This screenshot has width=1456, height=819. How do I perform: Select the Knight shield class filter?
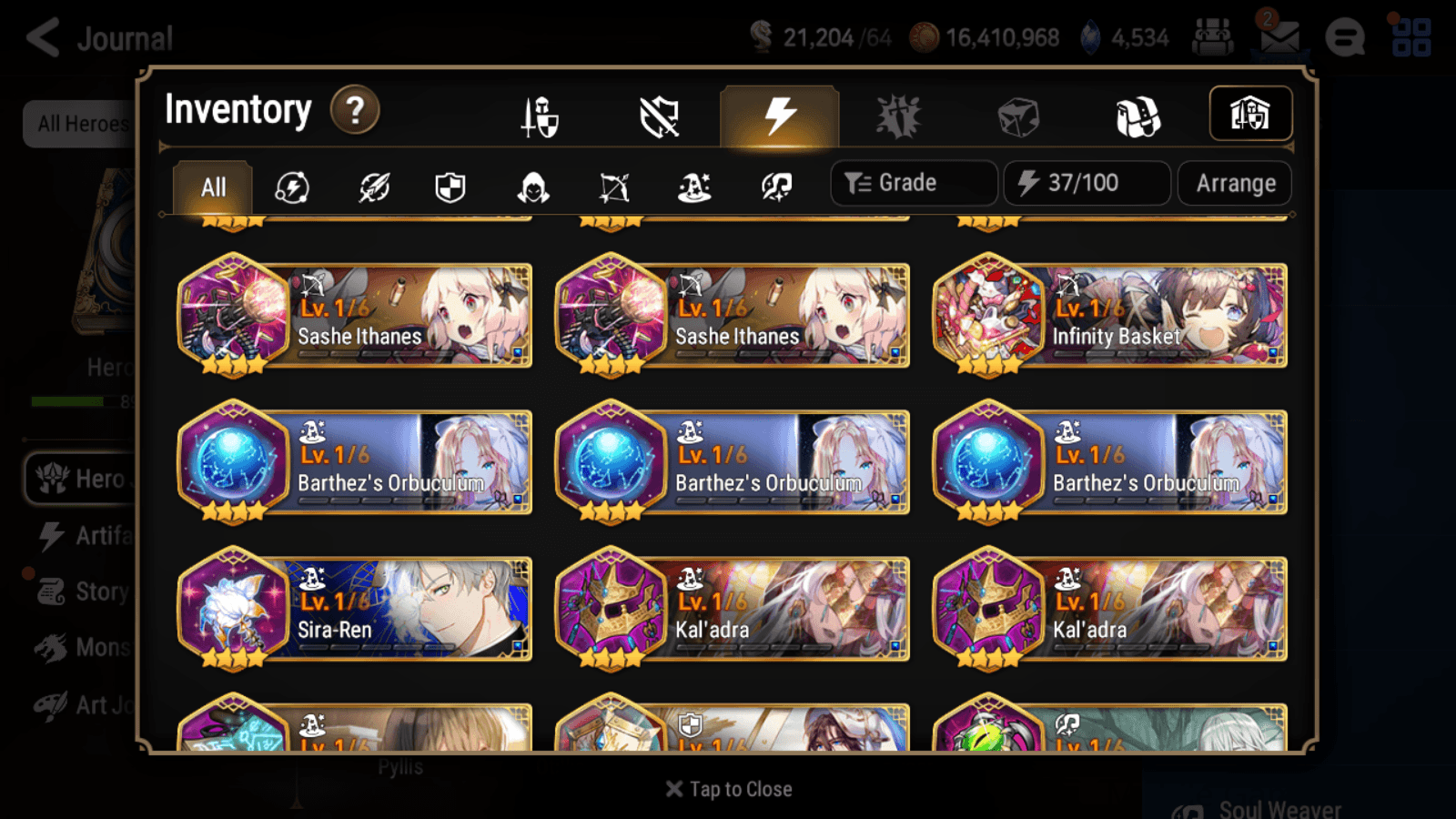(x=452, y=187)
